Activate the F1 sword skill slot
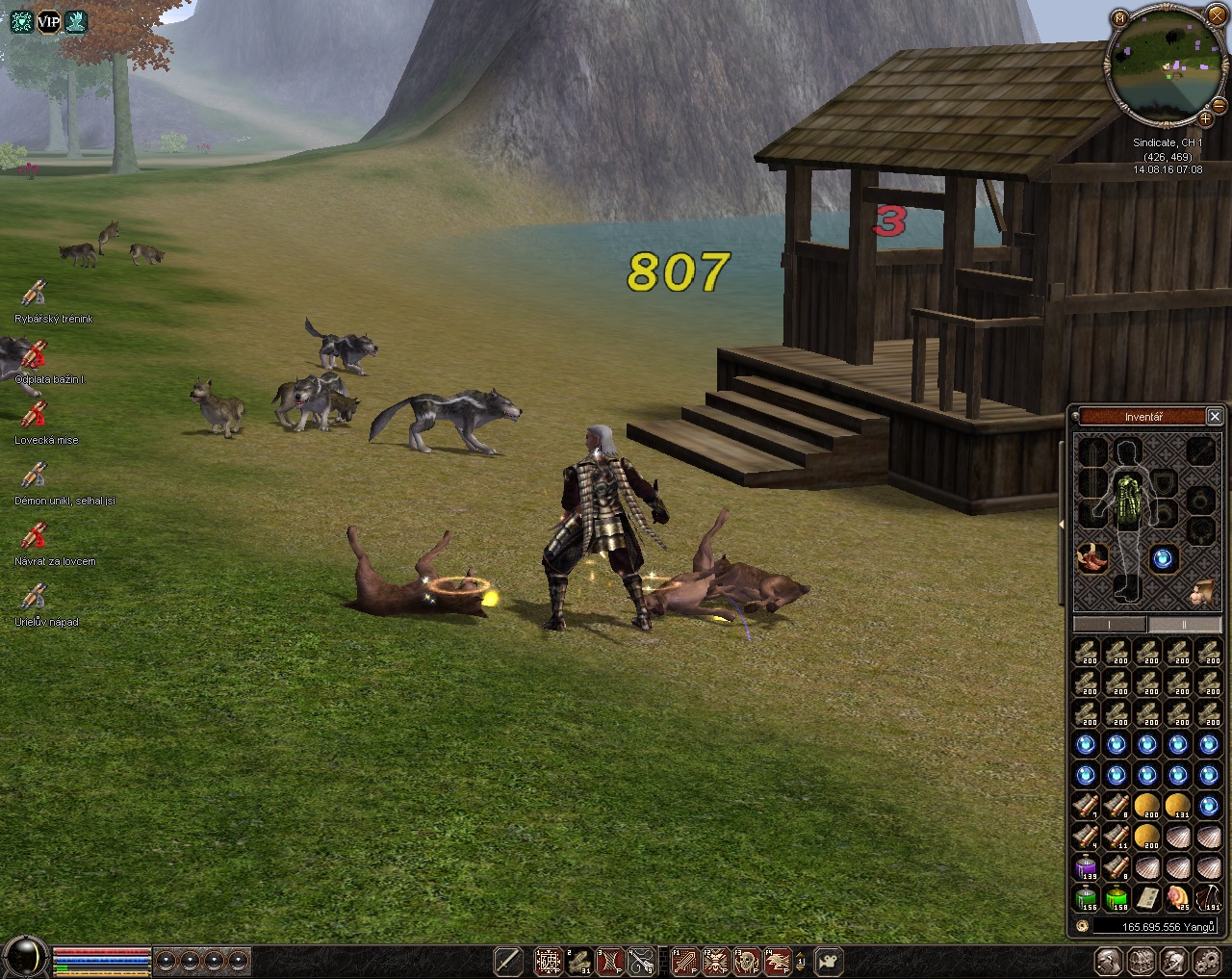 684,961
